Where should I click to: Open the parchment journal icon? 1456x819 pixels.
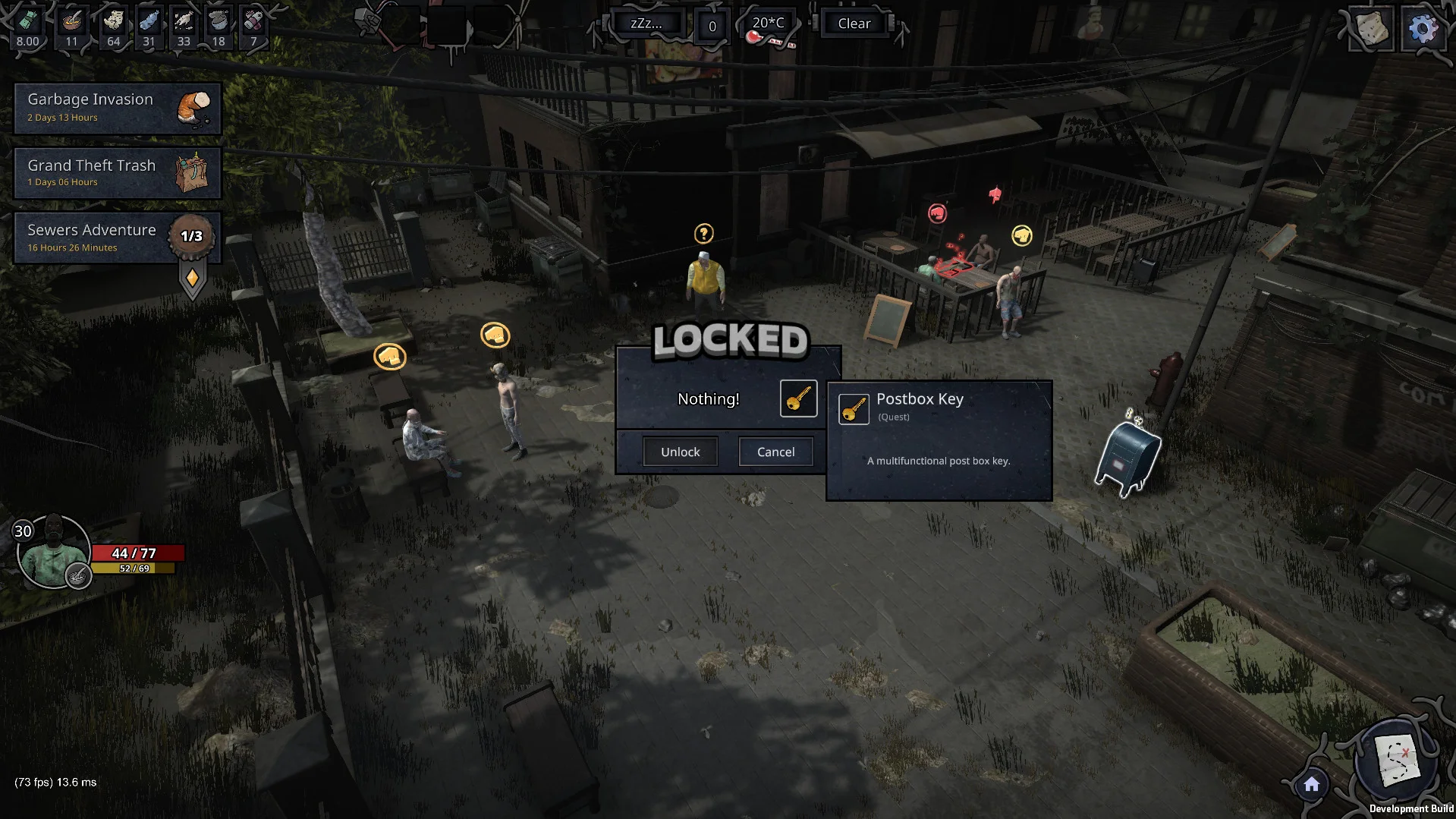point(1372,29)
